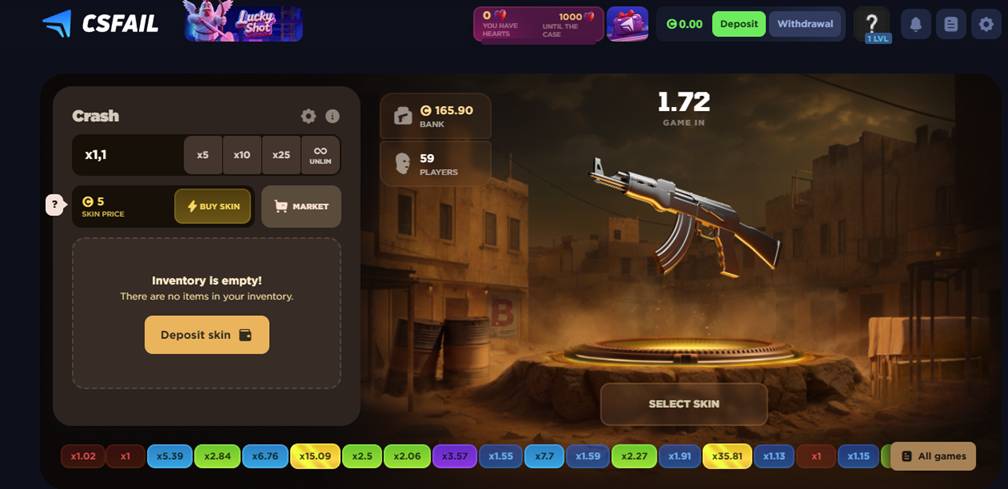
Task: Open Crash game settings gear
Action: [308, 116]
